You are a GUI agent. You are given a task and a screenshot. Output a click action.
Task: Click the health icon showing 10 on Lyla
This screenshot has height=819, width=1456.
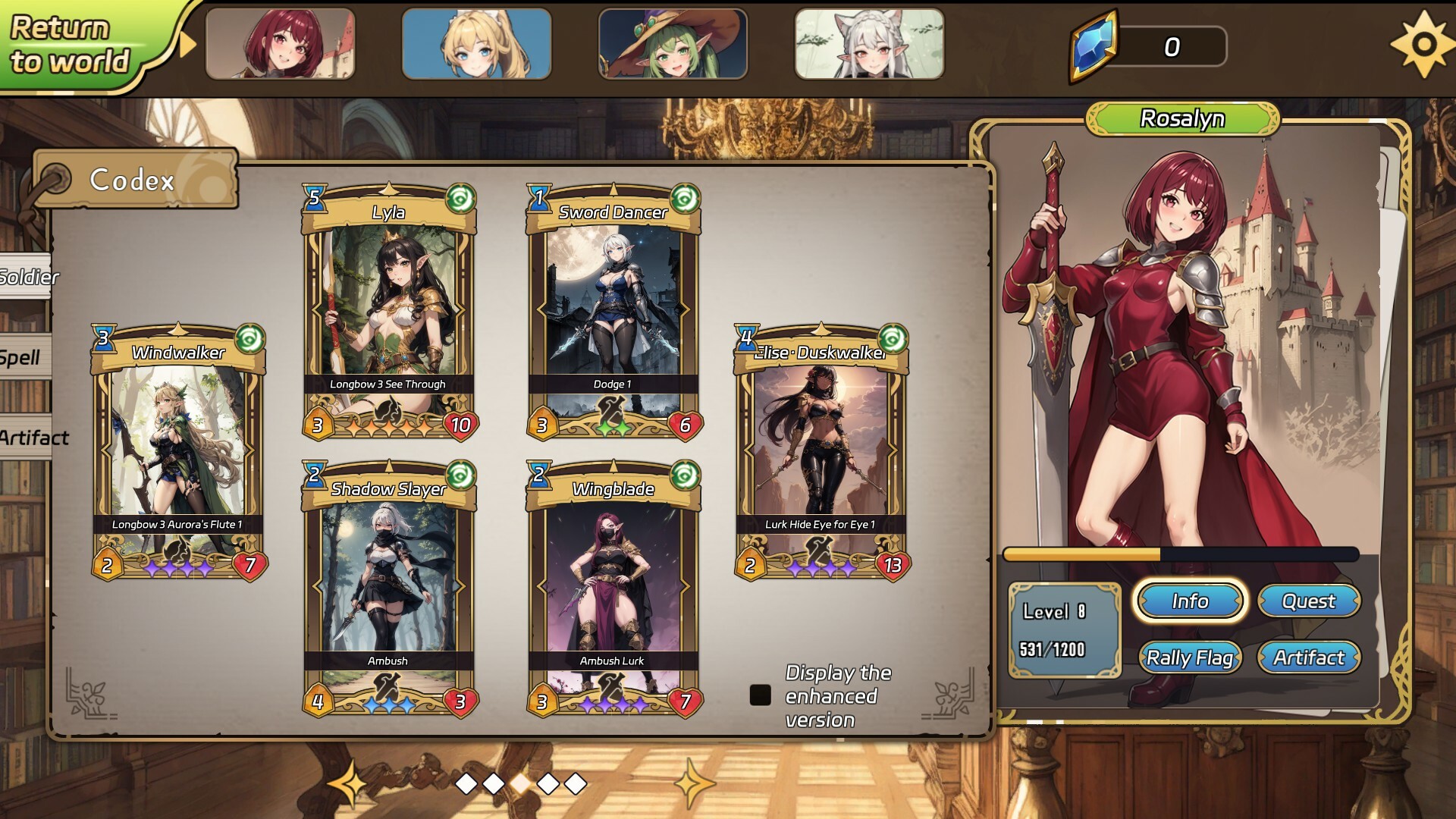pos(461,427)
